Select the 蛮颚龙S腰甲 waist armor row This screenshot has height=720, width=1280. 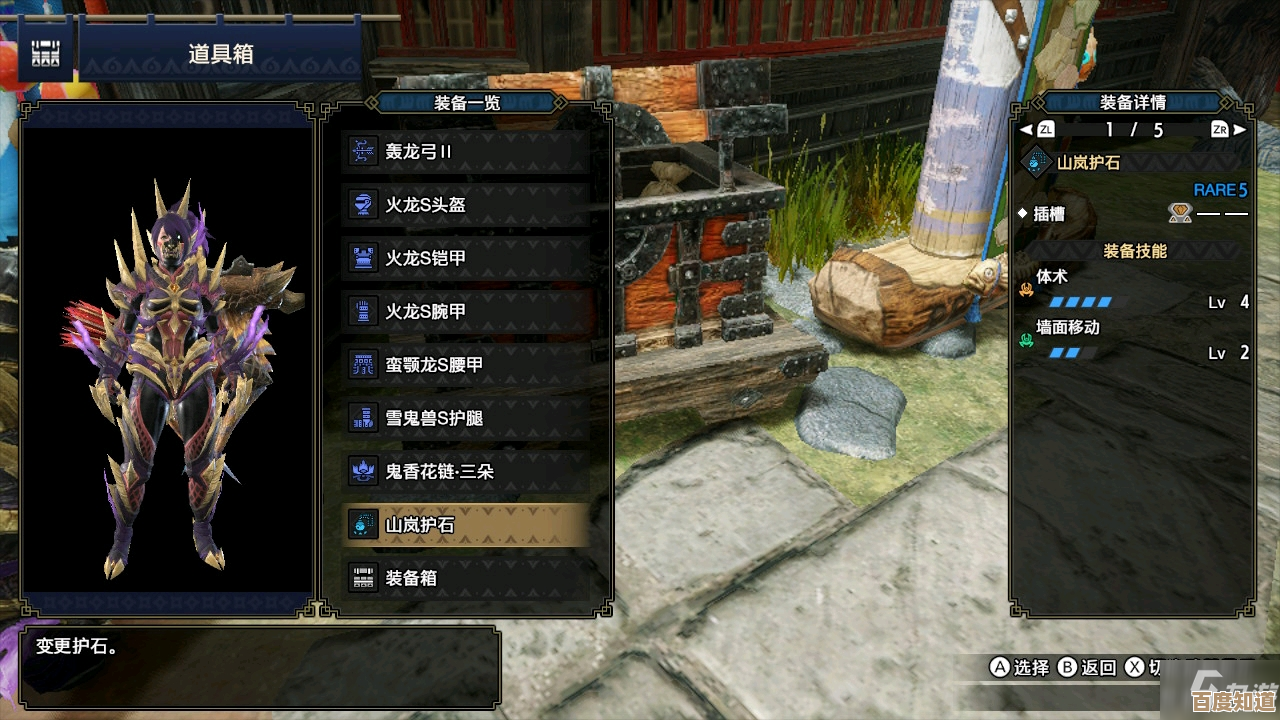[466, 365]
